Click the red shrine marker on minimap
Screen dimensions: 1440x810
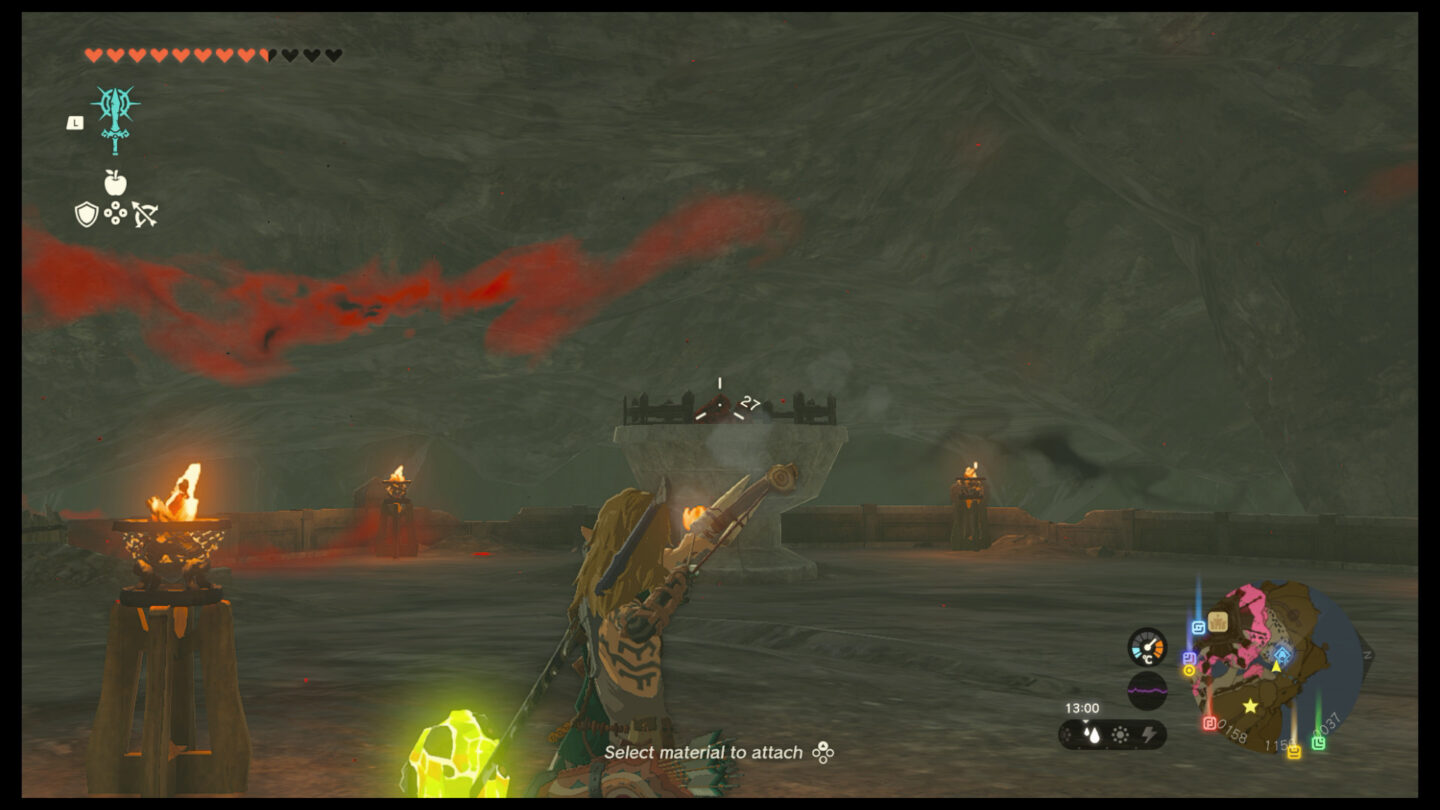click(x=1209, y=722)
